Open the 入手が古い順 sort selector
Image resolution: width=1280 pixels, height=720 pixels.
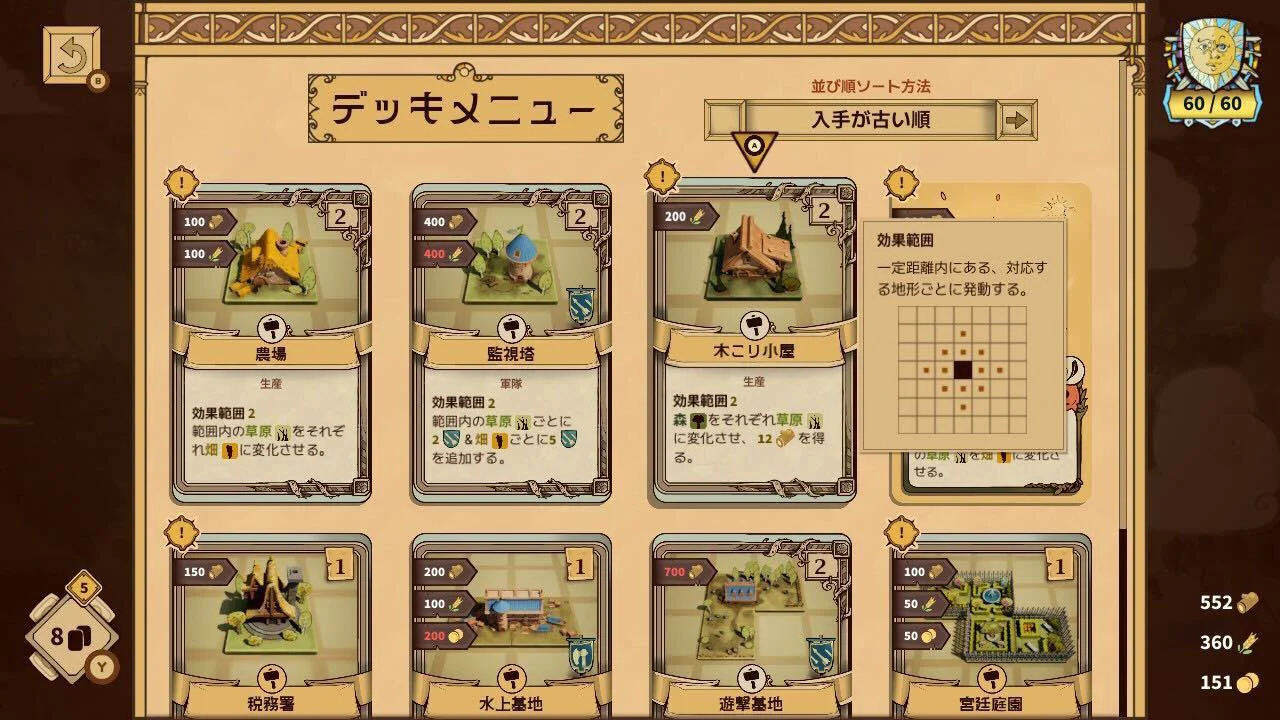(x=855, y=120)
